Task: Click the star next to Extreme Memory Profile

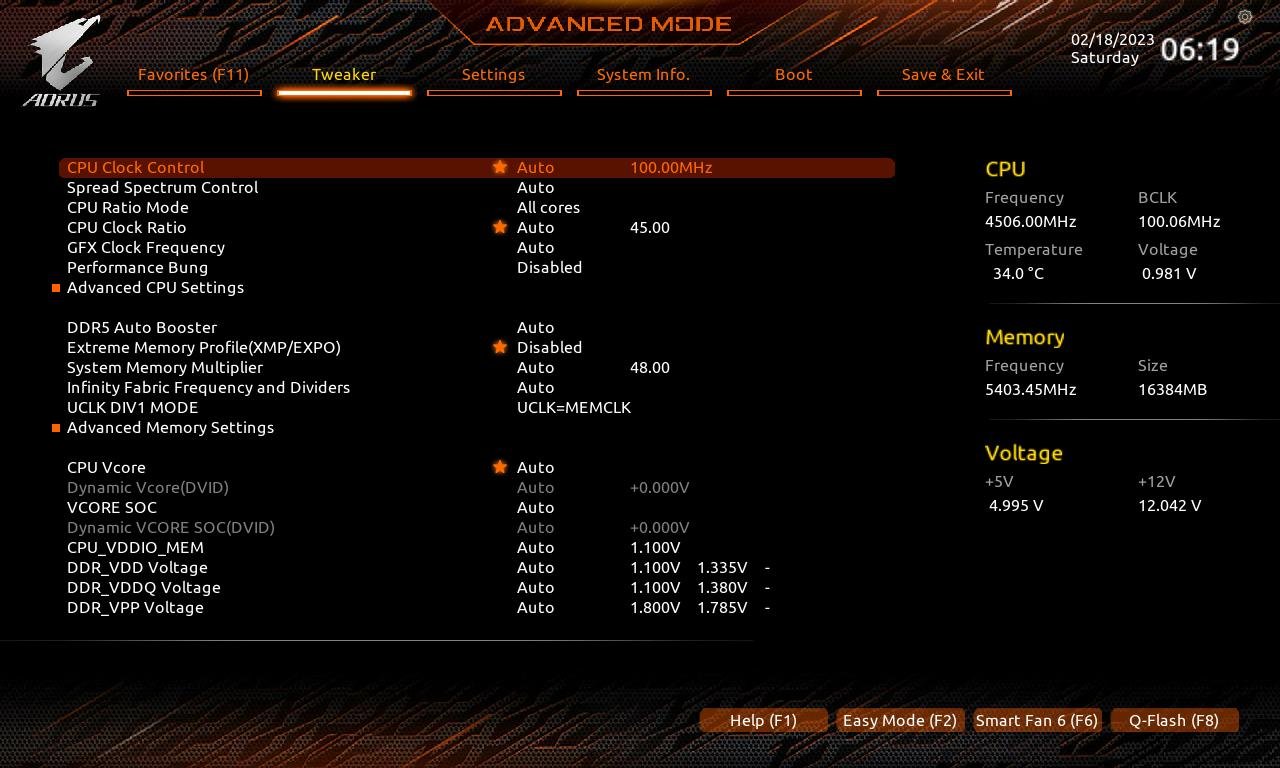Action: (x=499, y=347)
